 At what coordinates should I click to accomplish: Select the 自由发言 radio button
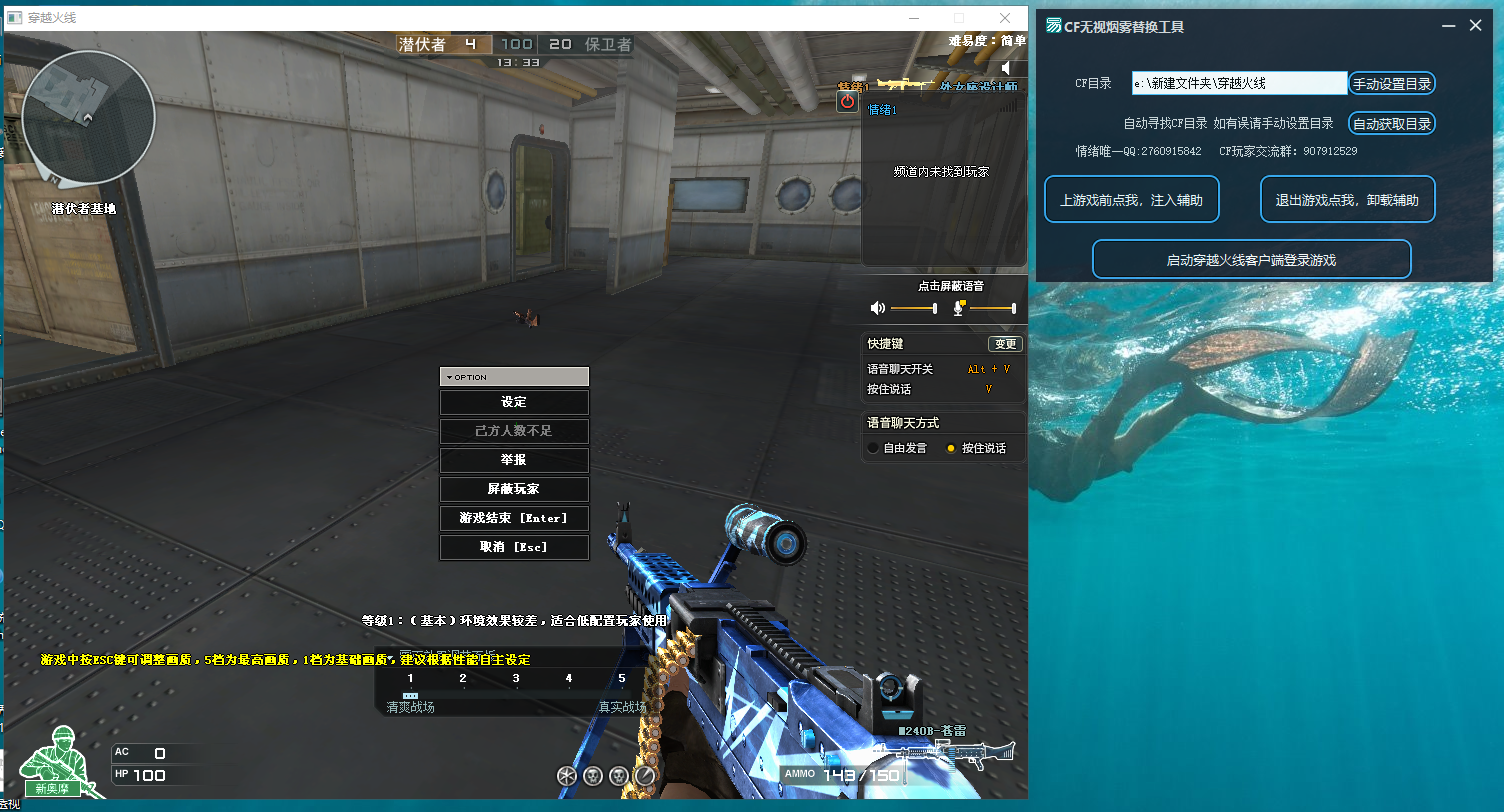coord(873,448)
